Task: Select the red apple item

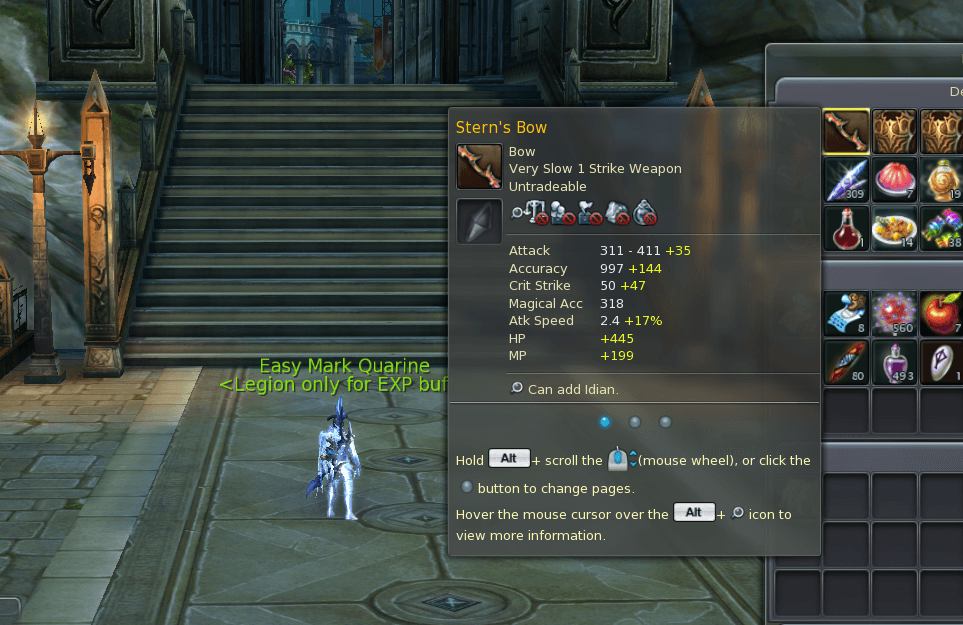Action: [x=942, y=313]
